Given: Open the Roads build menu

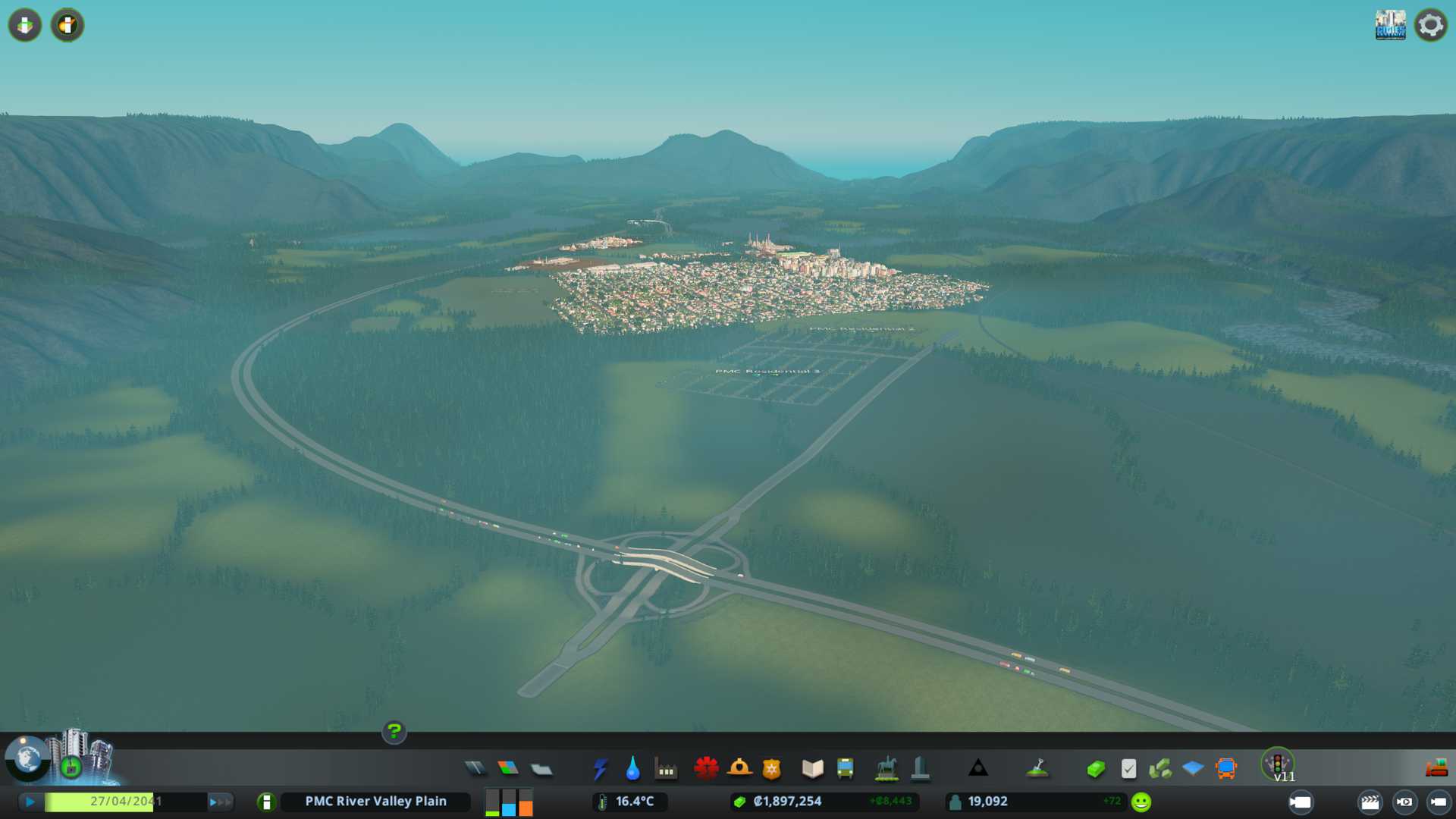Looking at the screenshot, I should tap(475, 768).
